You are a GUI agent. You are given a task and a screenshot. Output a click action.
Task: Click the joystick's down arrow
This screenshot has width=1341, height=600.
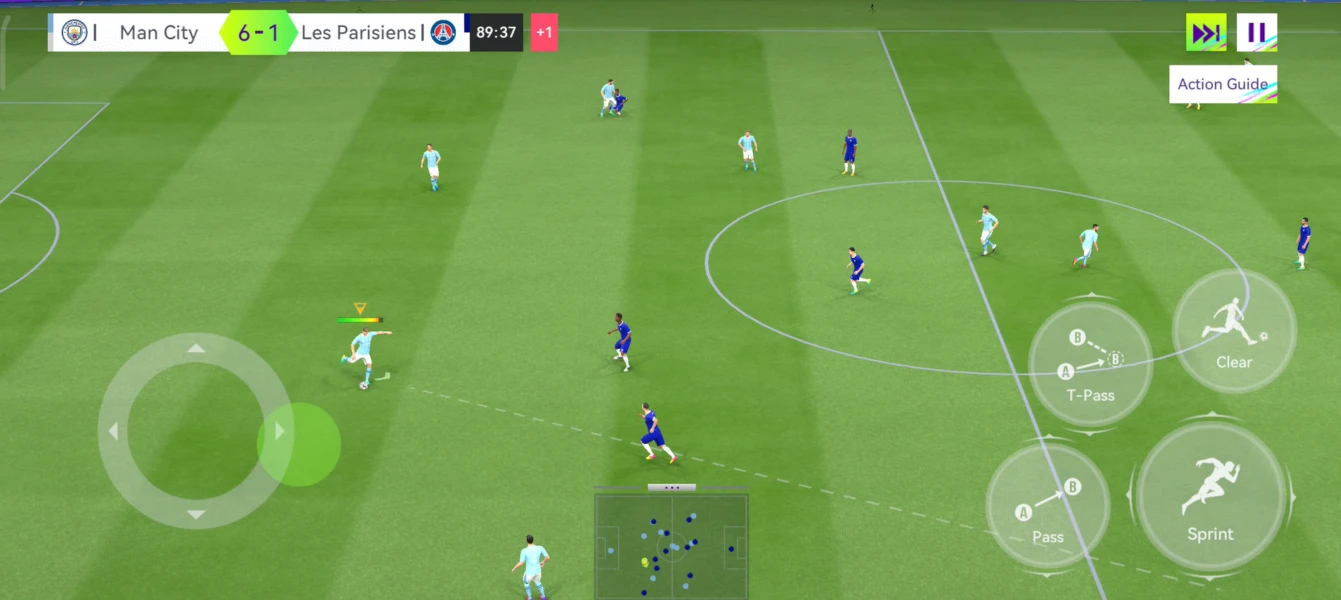coord(196,515)
